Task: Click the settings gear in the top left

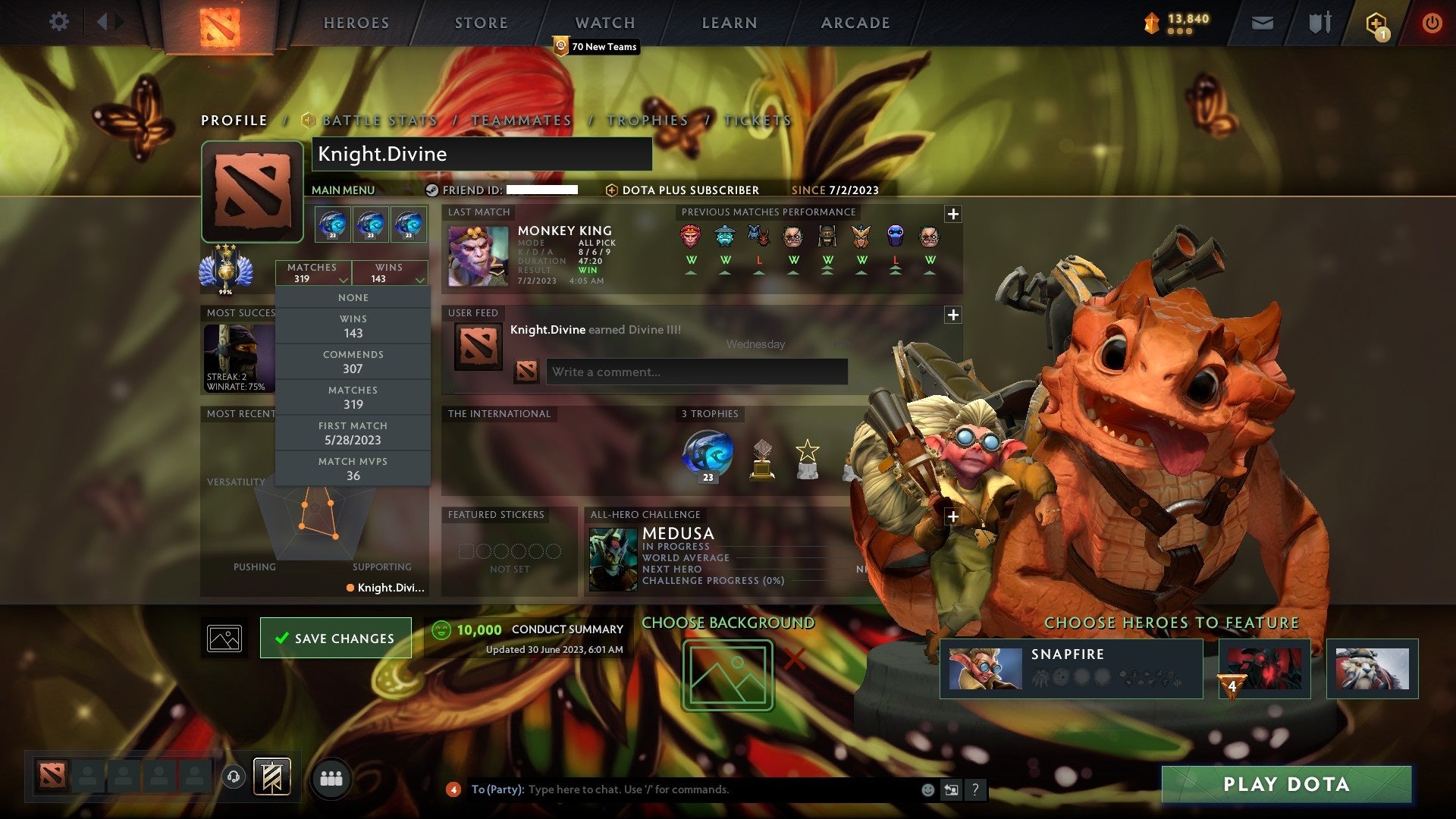Action: click(59, 22)
